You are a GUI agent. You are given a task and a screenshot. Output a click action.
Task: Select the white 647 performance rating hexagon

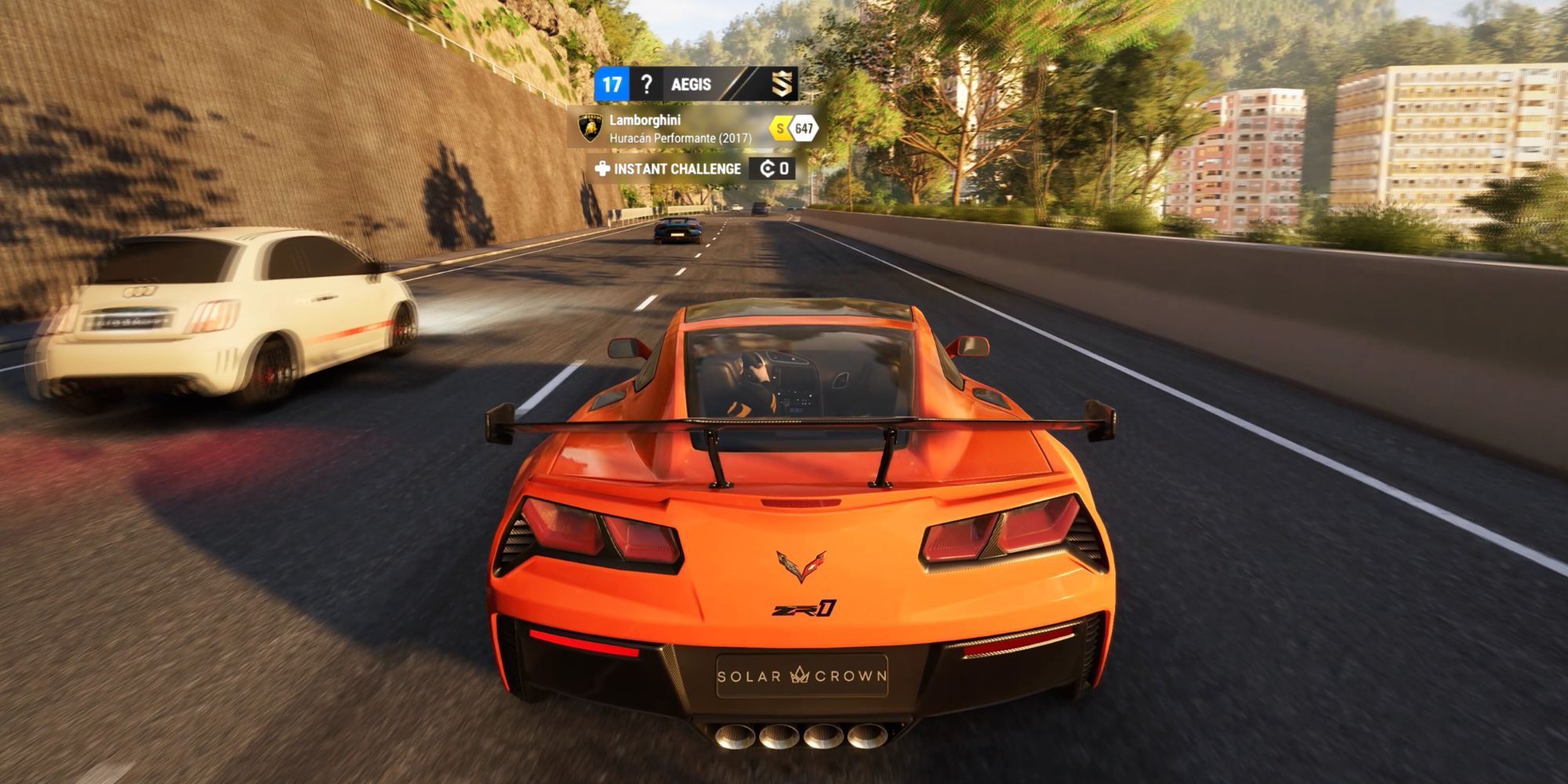click(803, 129)
